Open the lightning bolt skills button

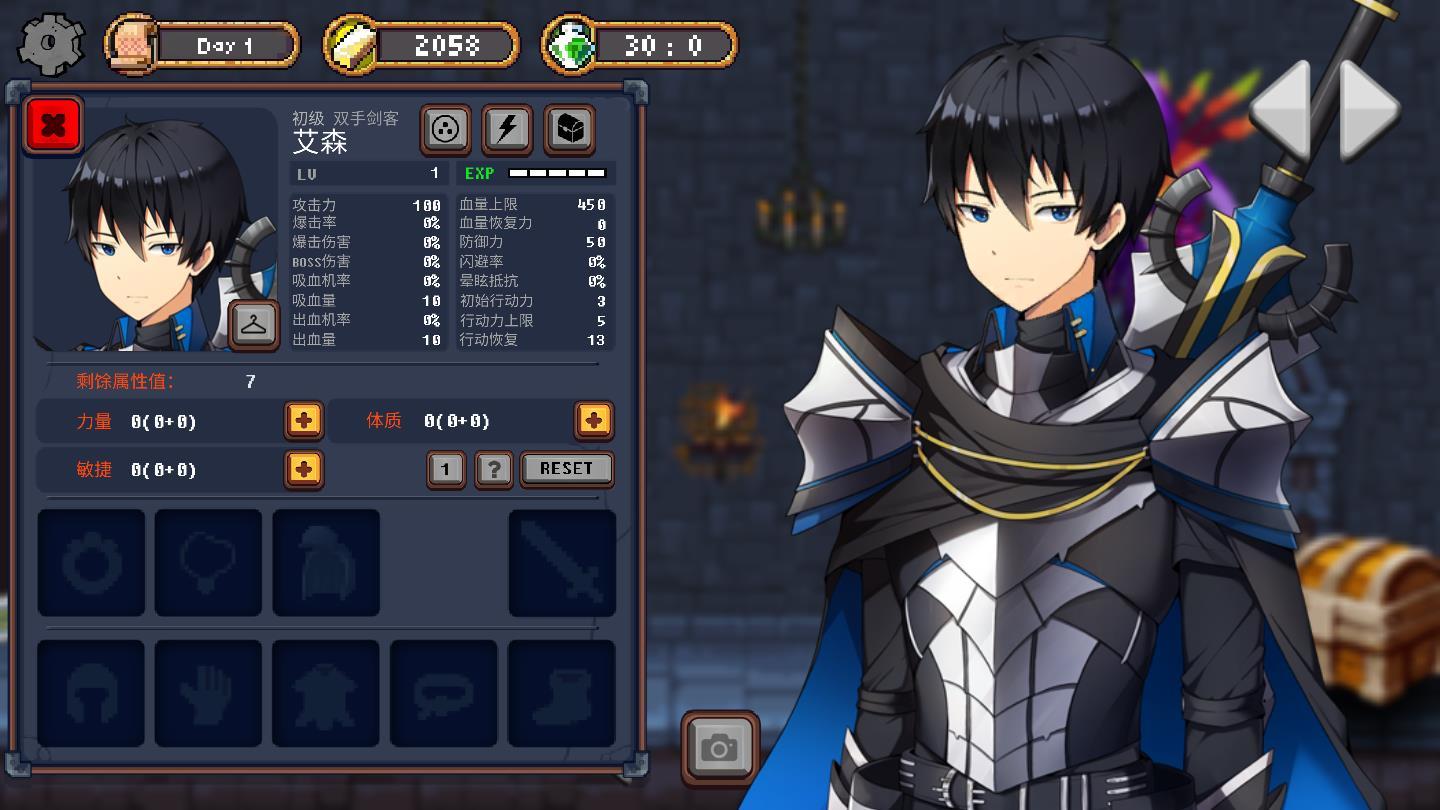[507, 129]
